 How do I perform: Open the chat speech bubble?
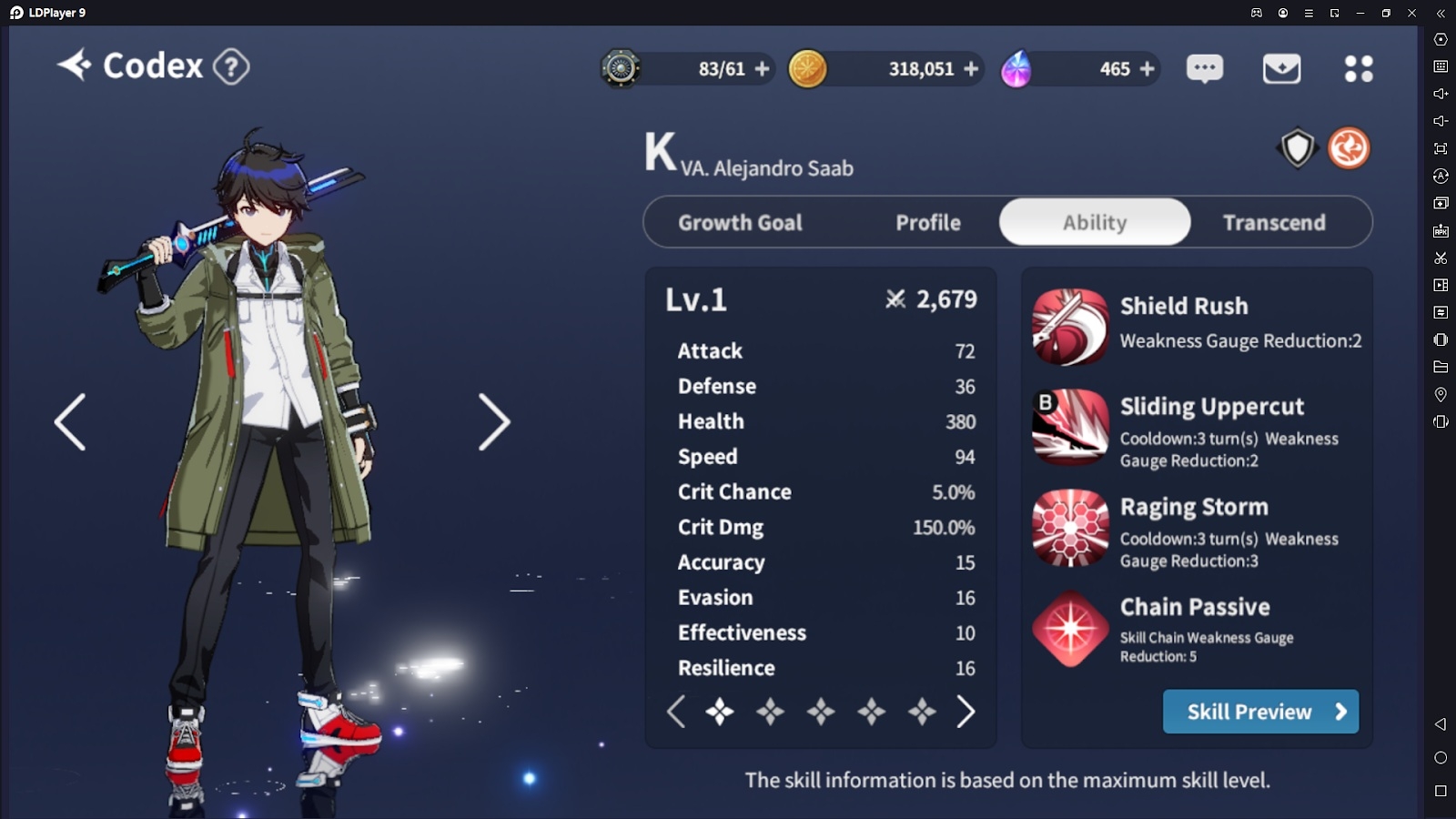pyautogui.click(x=1205, y=68)
